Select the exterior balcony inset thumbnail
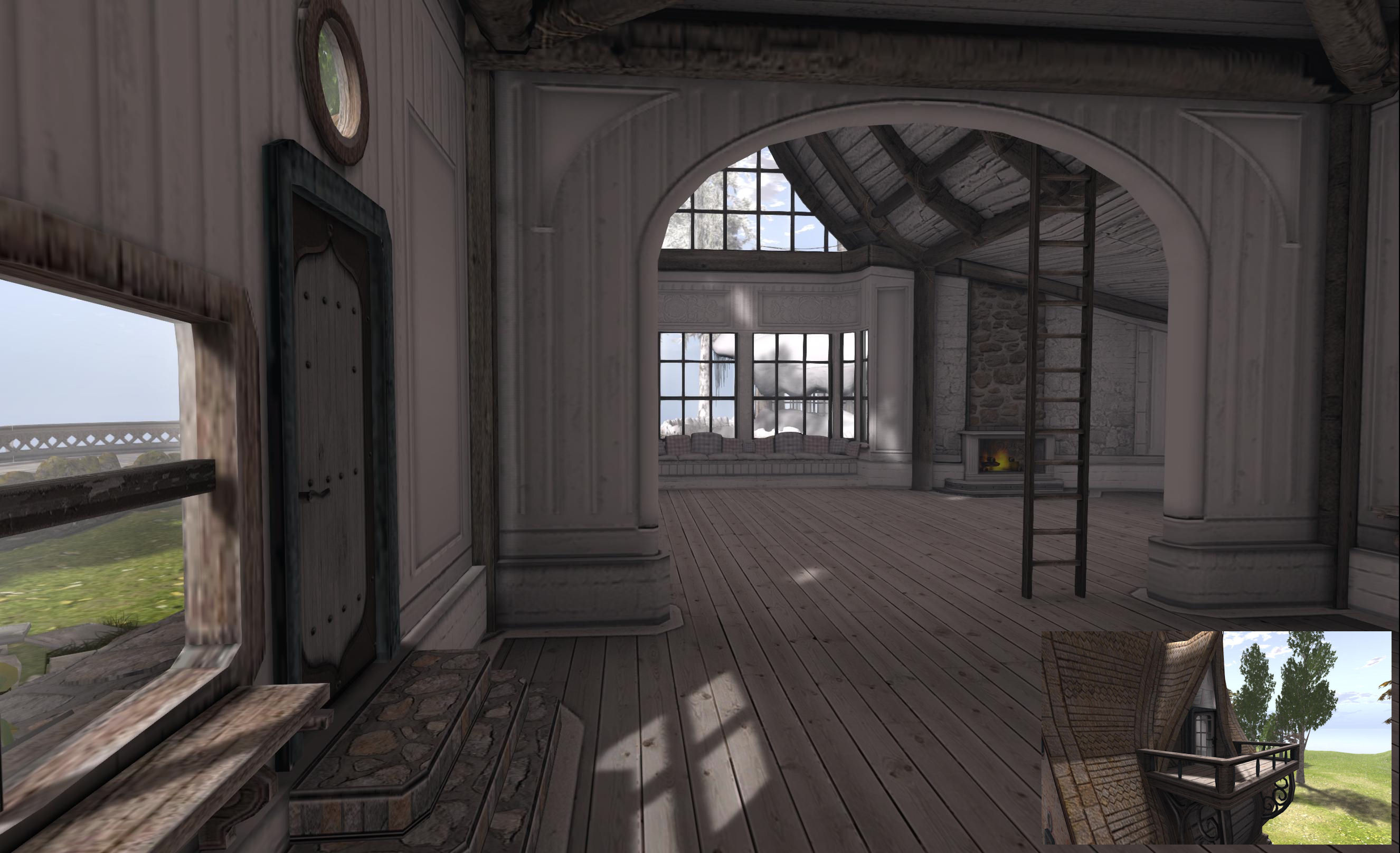The width and height of the screenshot is (1400, 853). pyautogui.click(x=1216, y=737)
